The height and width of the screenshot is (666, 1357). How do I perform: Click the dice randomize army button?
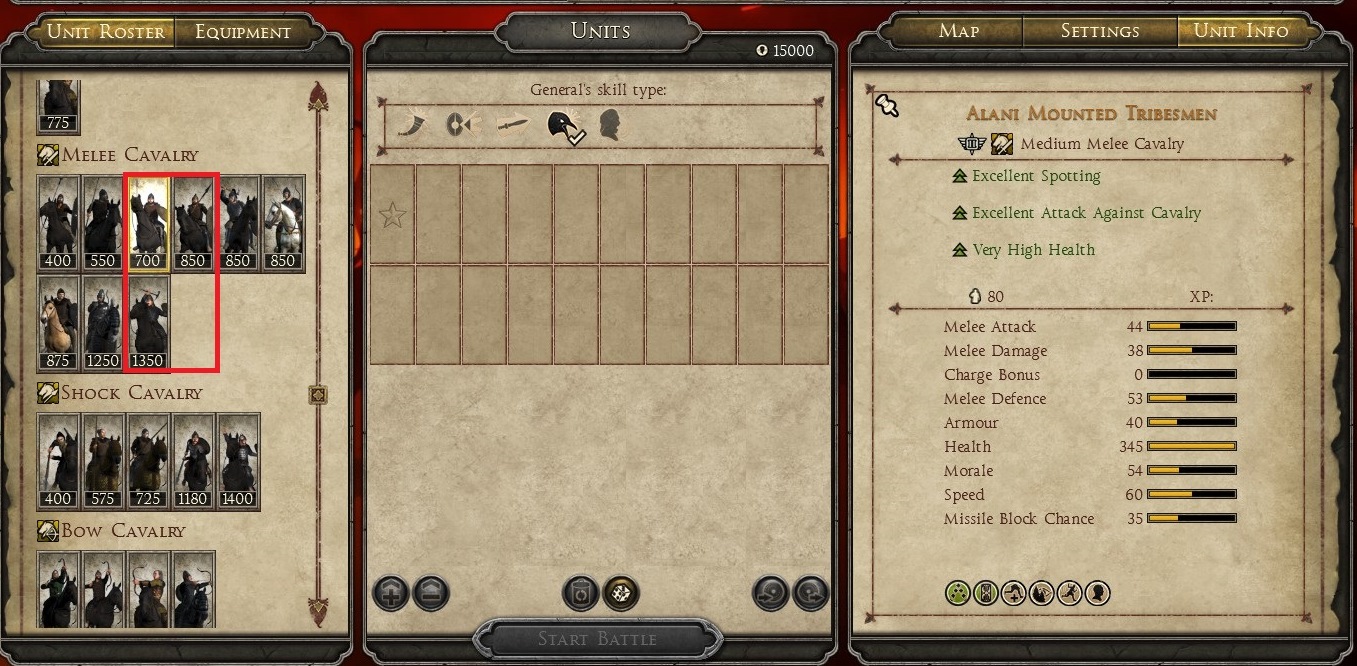click(x=621, y=593)
